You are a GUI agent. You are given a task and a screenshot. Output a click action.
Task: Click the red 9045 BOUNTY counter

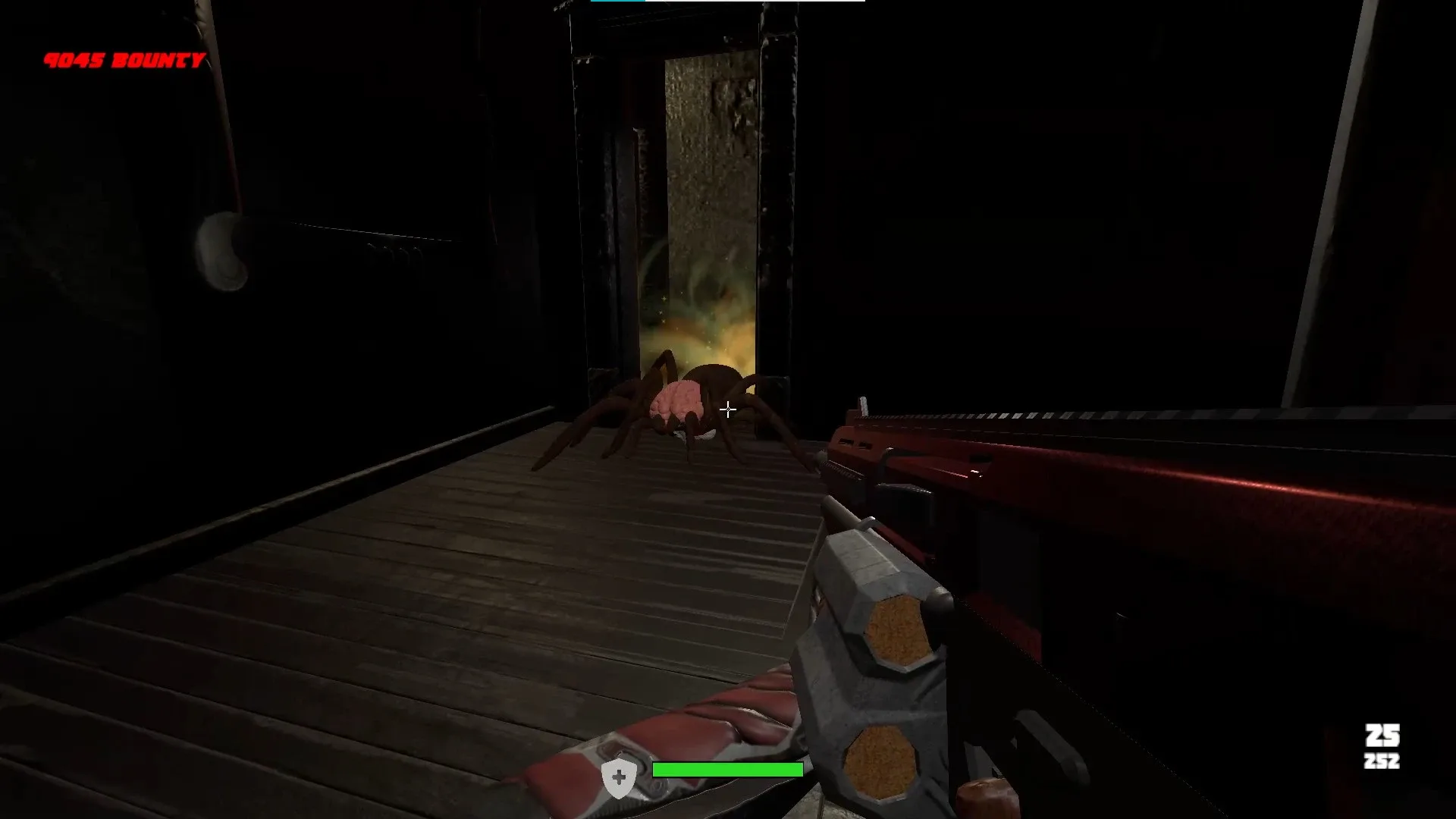click(x=124, y=58)
